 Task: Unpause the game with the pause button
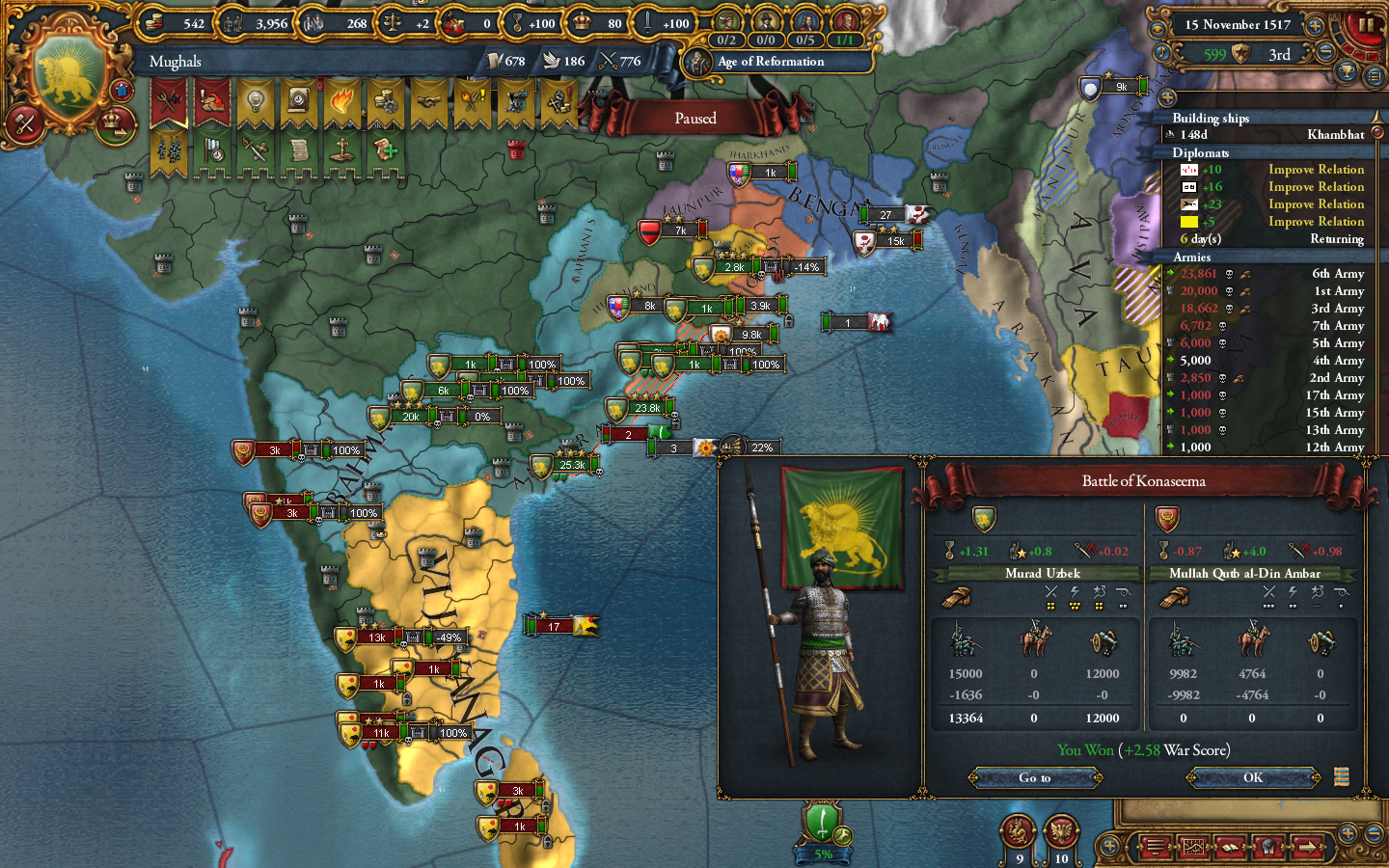point(1365,24)
